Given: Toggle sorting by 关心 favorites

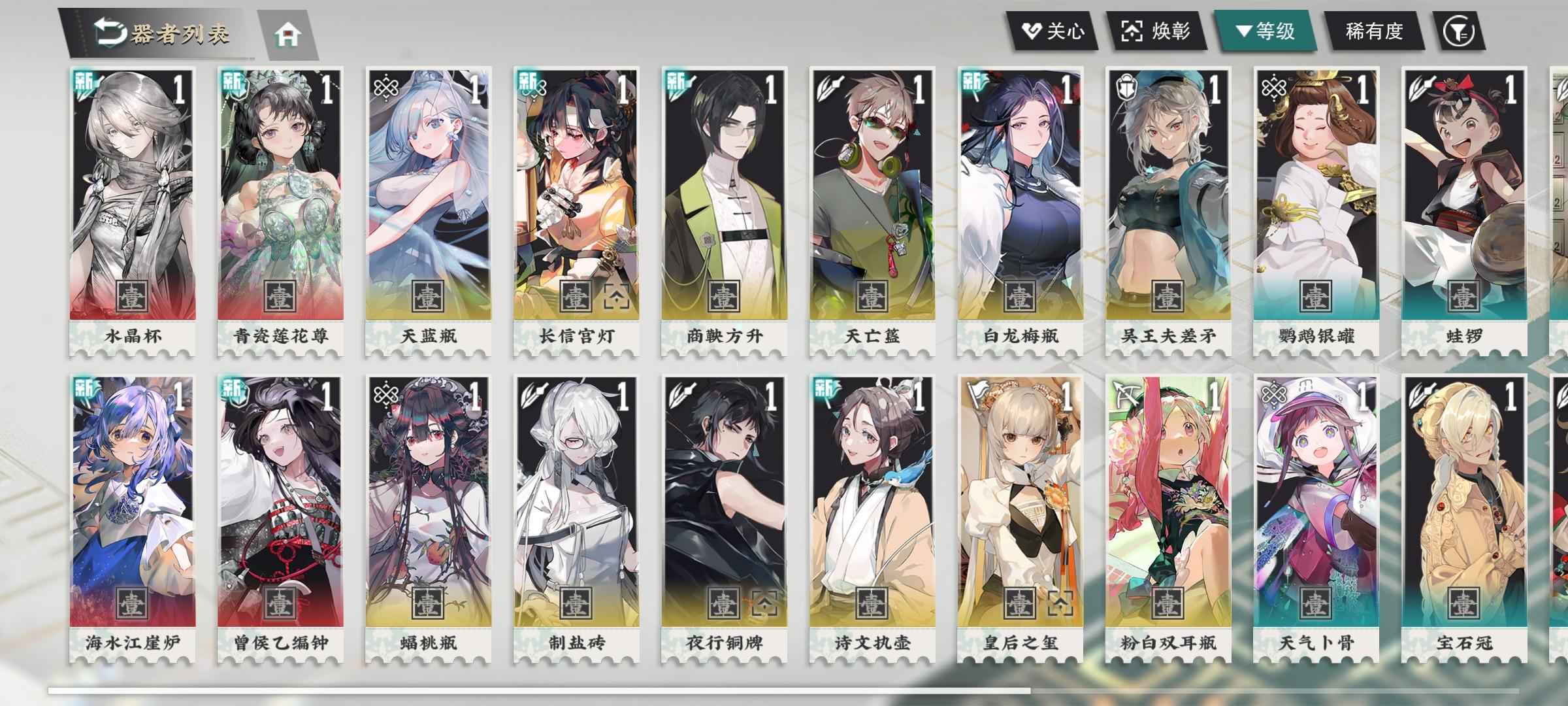Looking at the screenshot, I should pyautogui.click(x=1052, y=29).
